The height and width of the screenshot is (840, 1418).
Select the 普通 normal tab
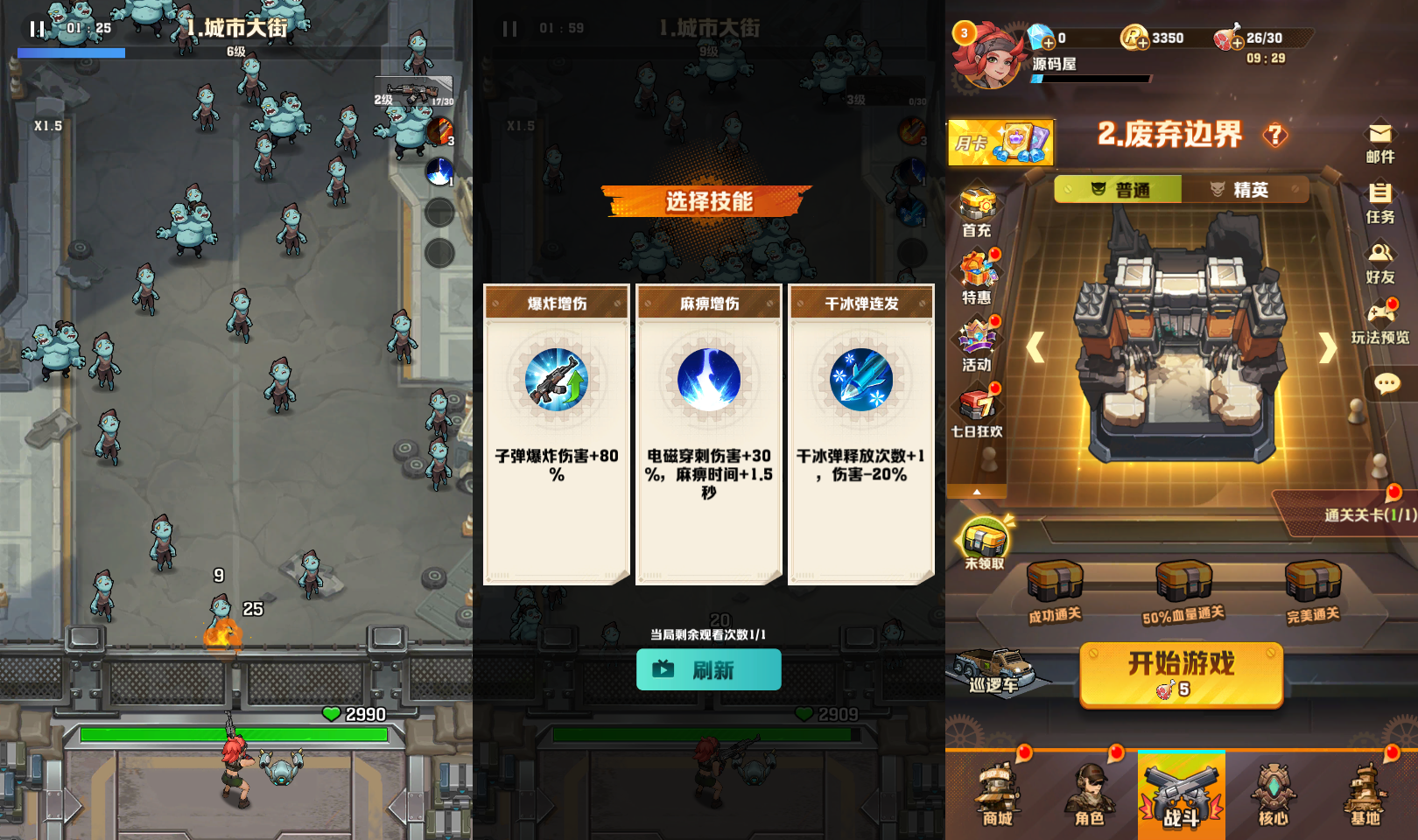[1121, 189]
